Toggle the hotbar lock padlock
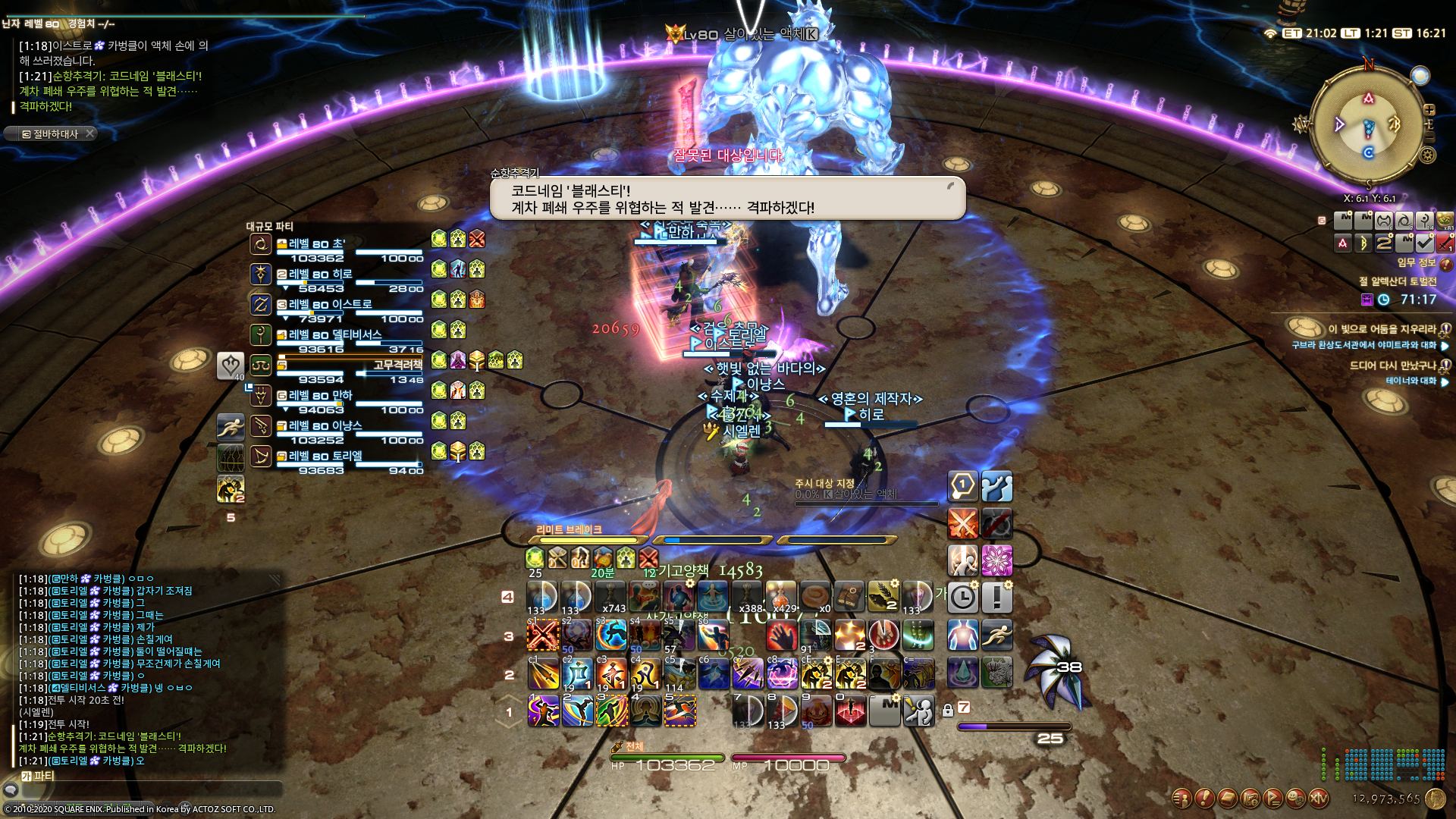1456x819 pixels. pyautogui.click(x=948, y=711)
